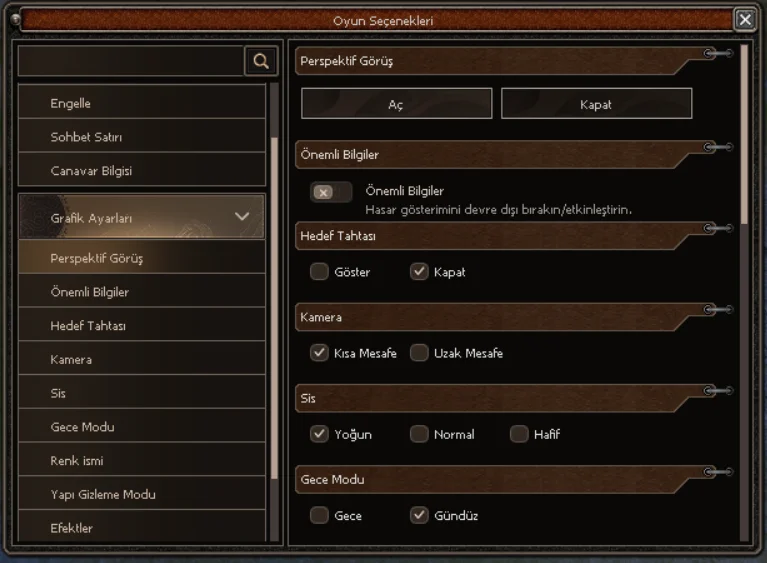Select the Gündüz day mode checkbox

click(x=419, y=516)
